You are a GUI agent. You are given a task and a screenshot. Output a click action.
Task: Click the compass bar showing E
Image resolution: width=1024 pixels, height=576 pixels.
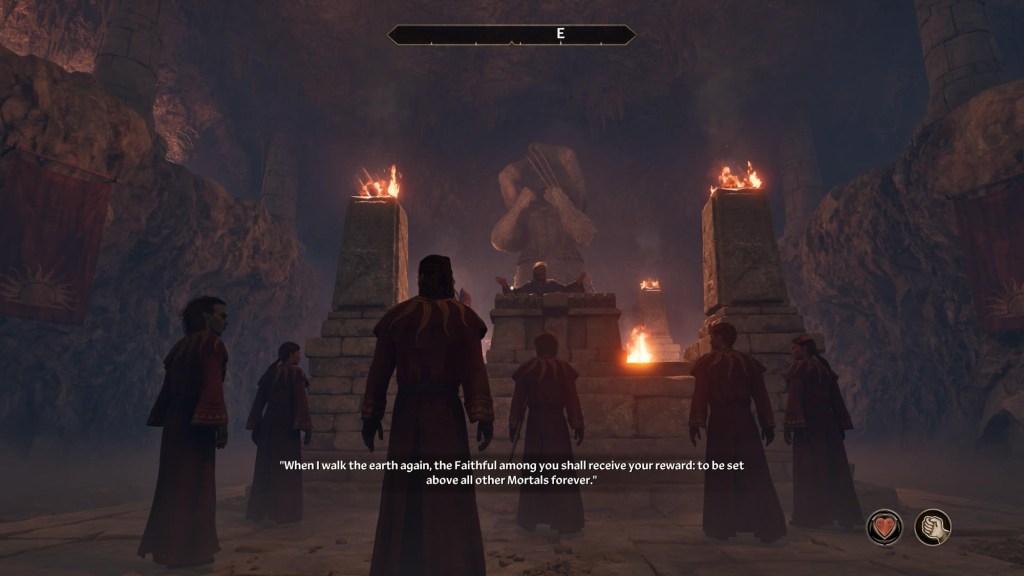511,35
